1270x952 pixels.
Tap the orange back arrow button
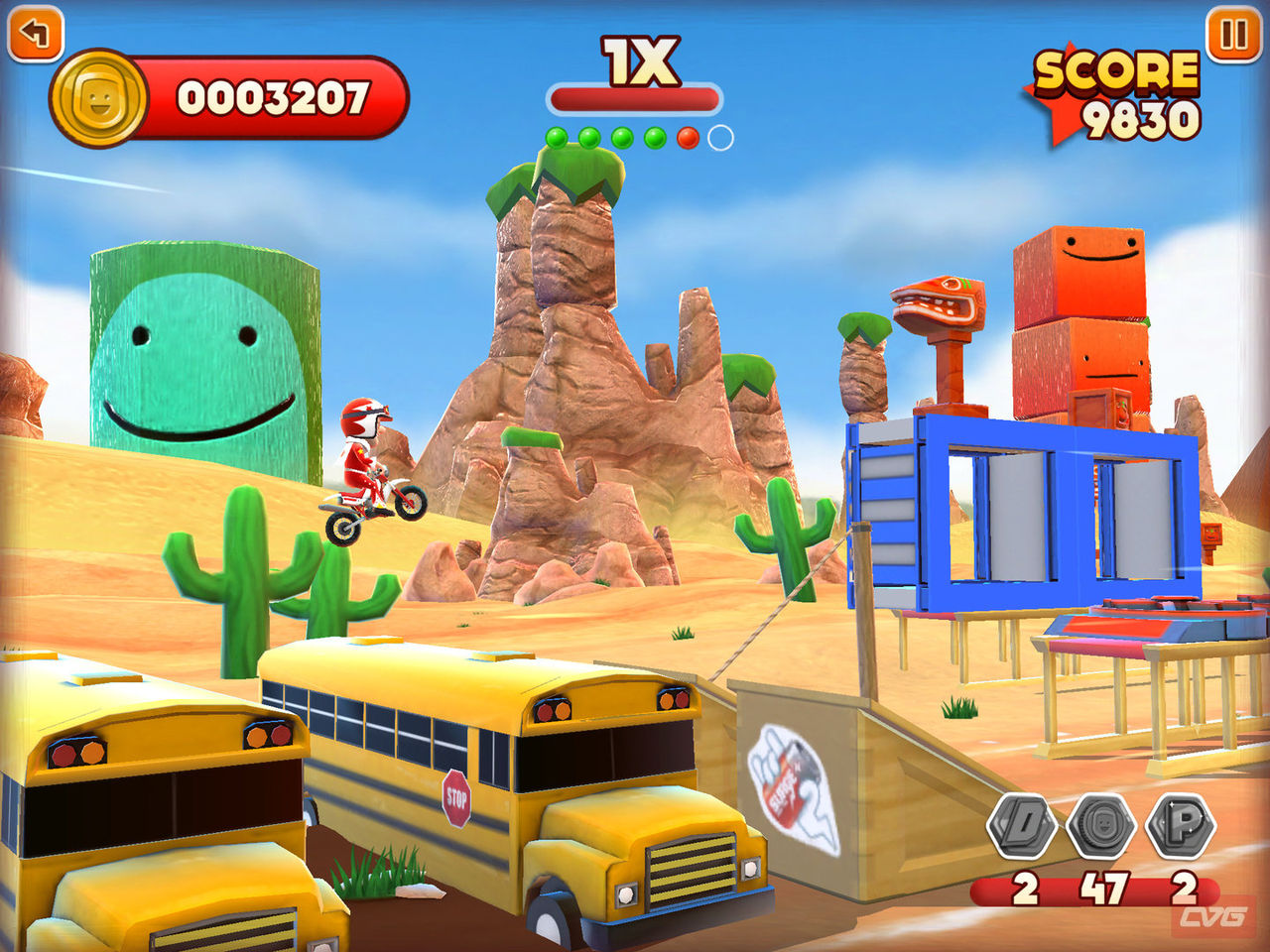click(35, 35)
